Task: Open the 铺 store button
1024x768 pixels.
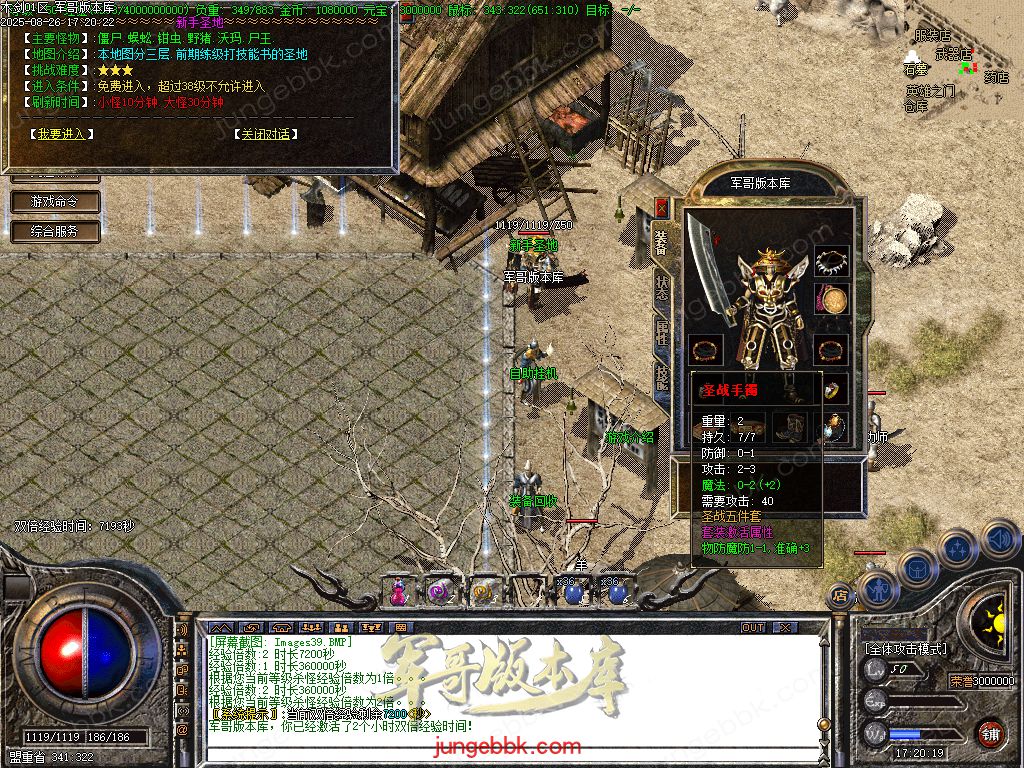Action: click(x=990, y=733)
